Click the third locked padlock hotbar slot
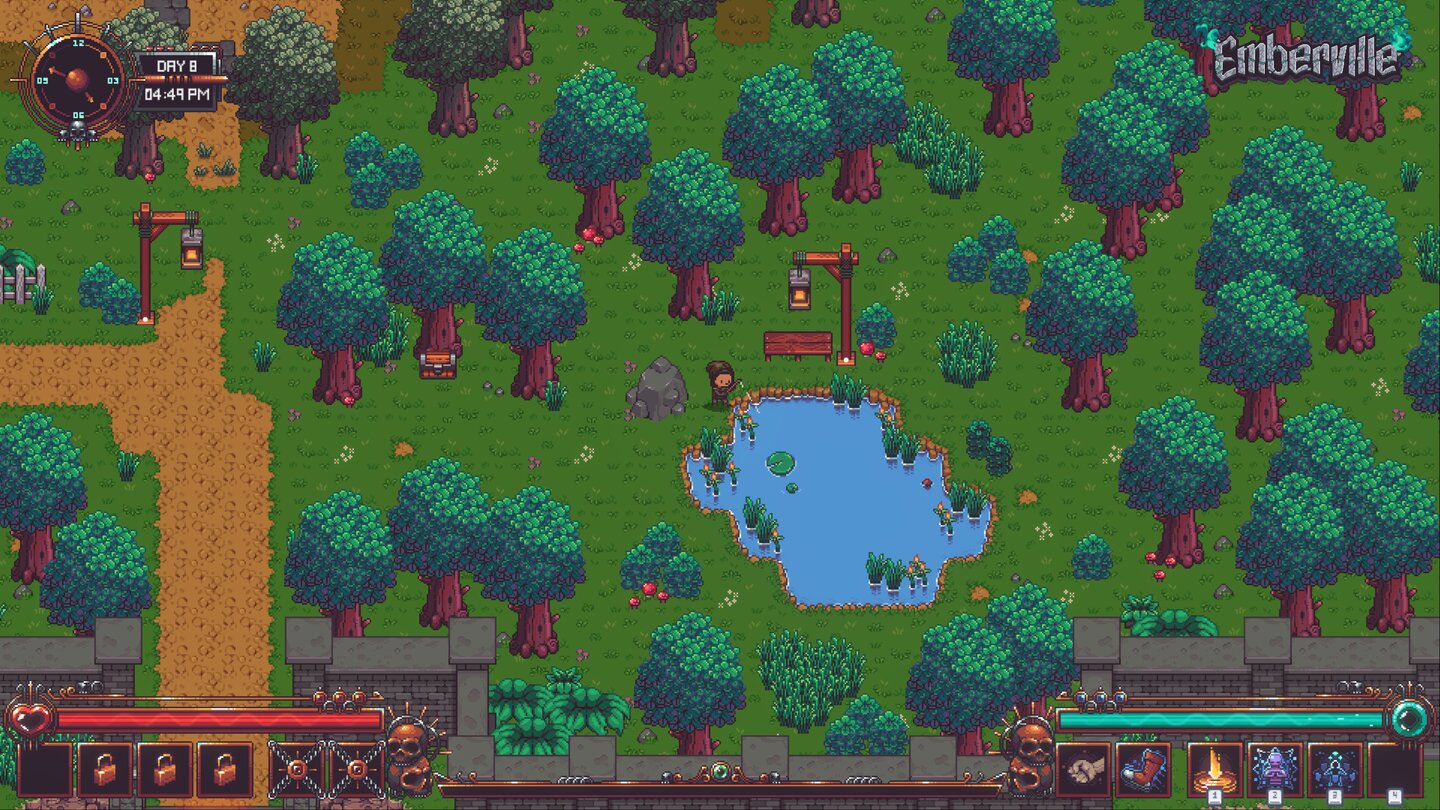This screenshot has width=1440, height=810. tap(224, 769)
